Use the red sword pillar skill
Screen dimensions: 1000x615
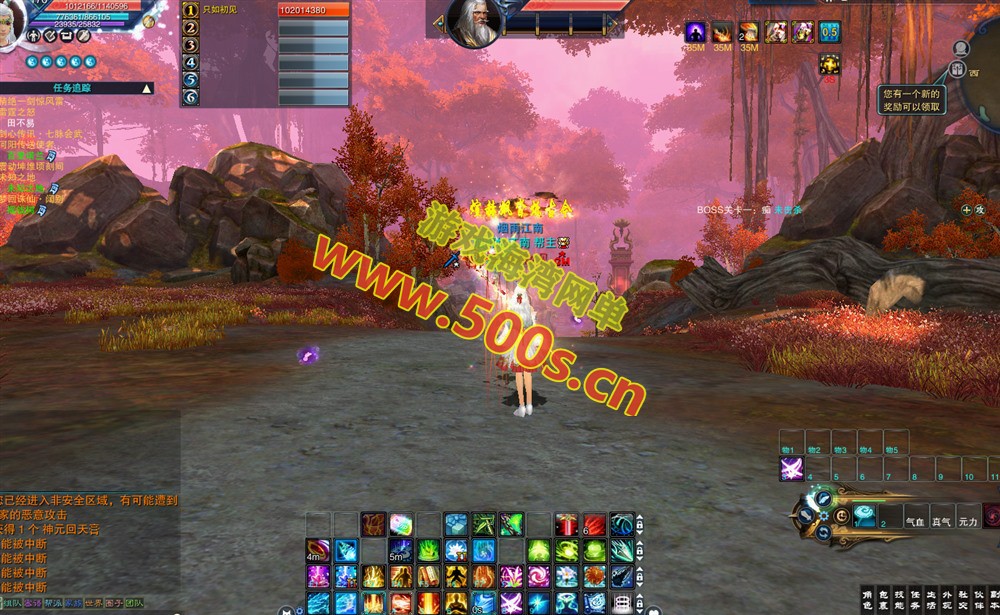click(x=566, y=524)
